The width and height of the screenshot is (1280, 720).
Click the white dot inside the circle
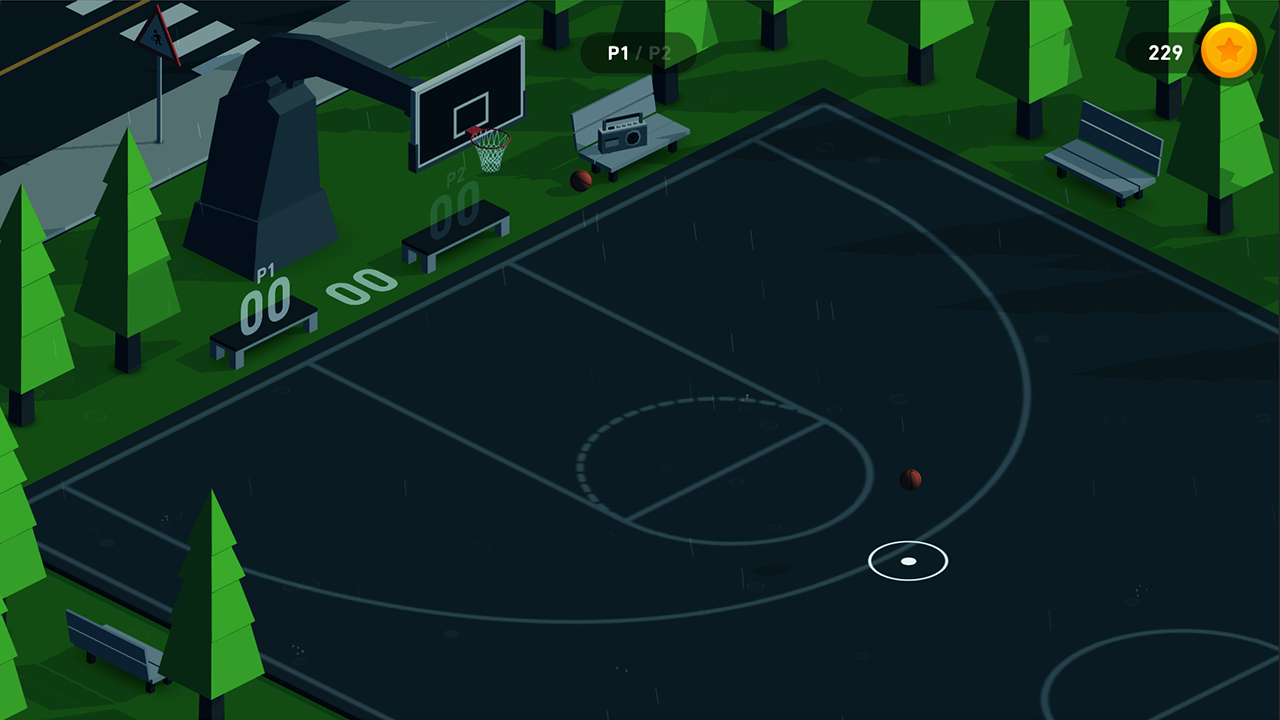(x=907, y=561)
